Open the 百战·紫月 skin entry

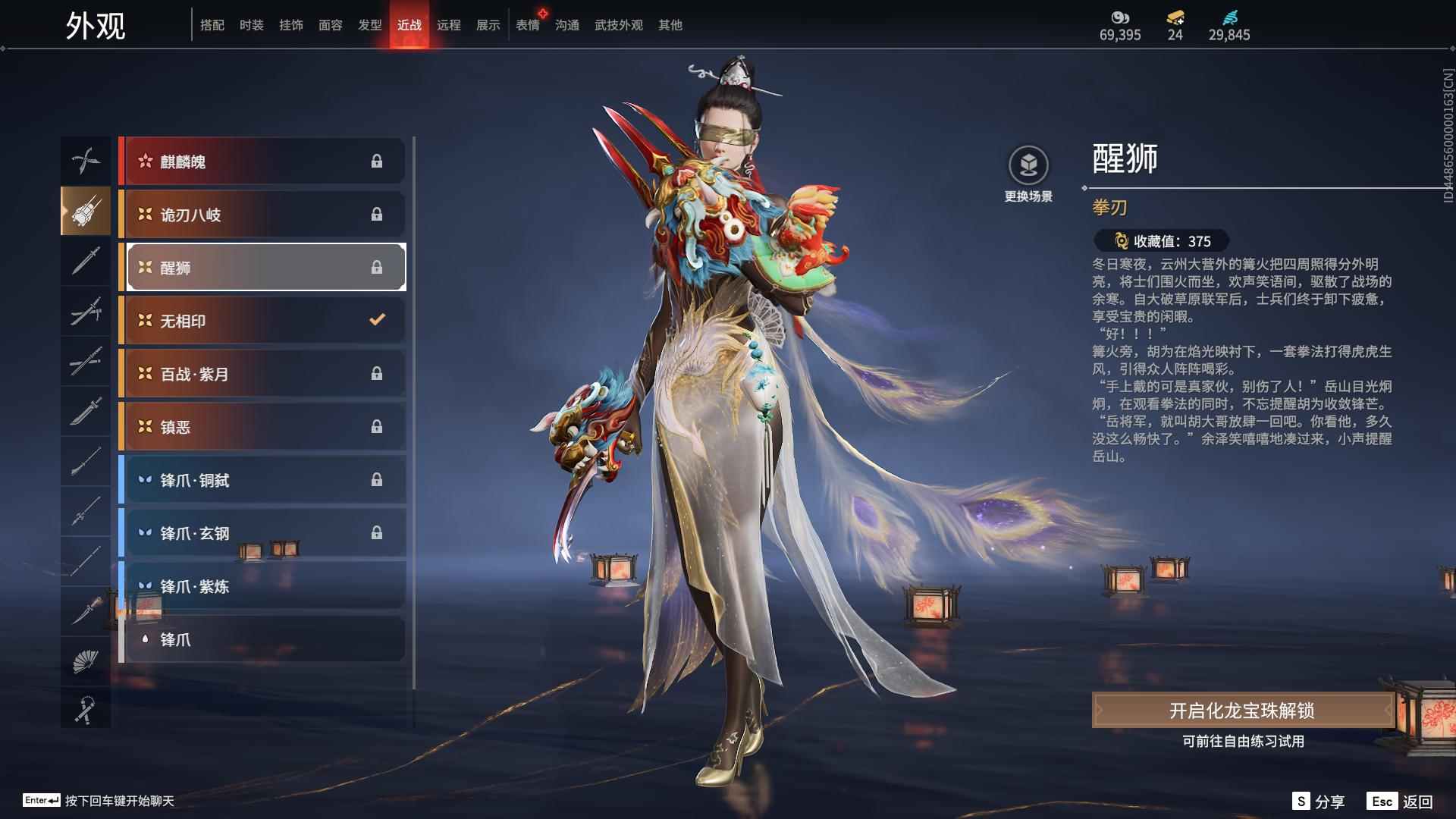(262, 374)
